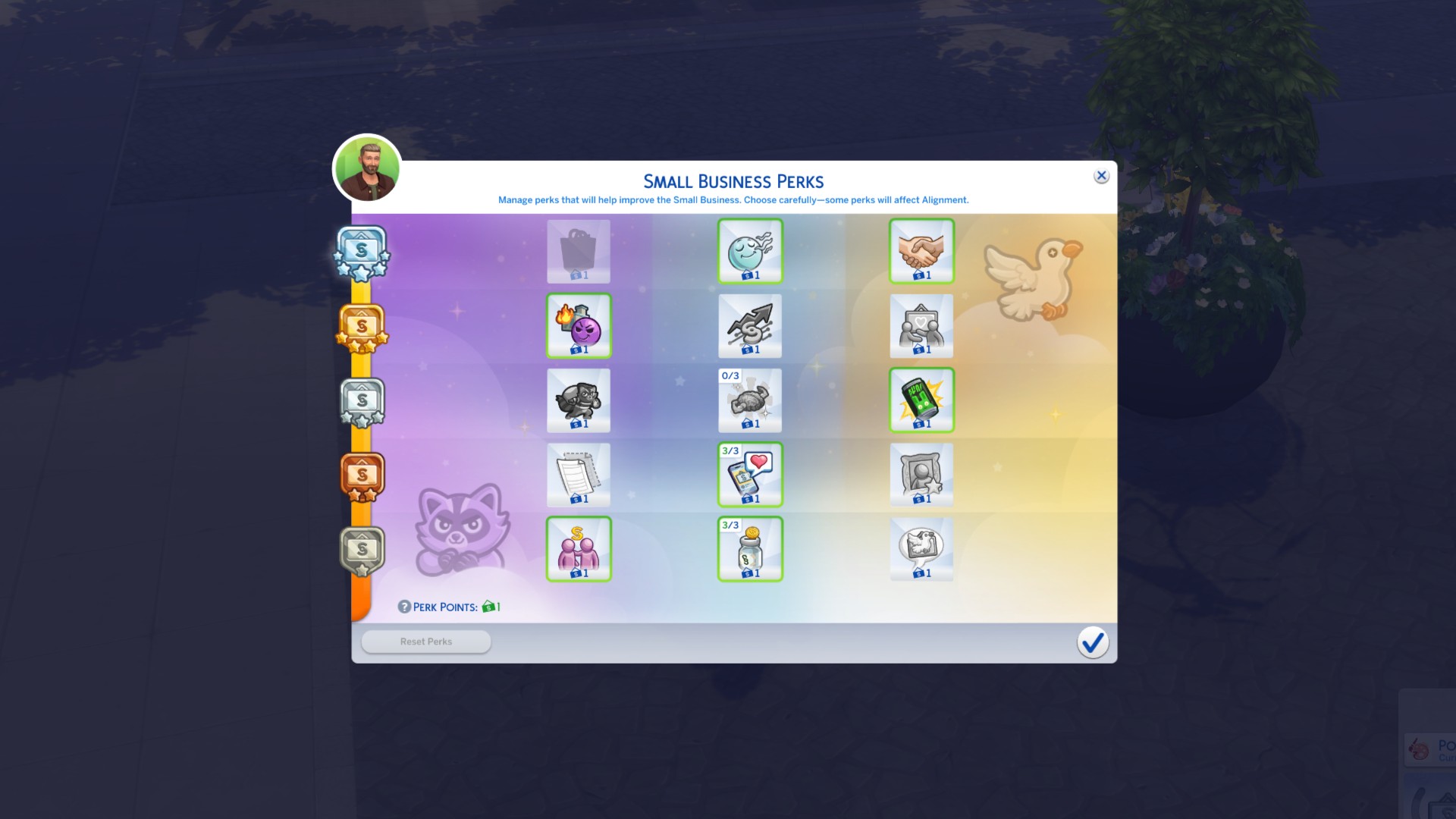Click the dove speech-bubble perk
Image resolution: width=1456 pixels, height=819 pixels.
coord(921,549)
